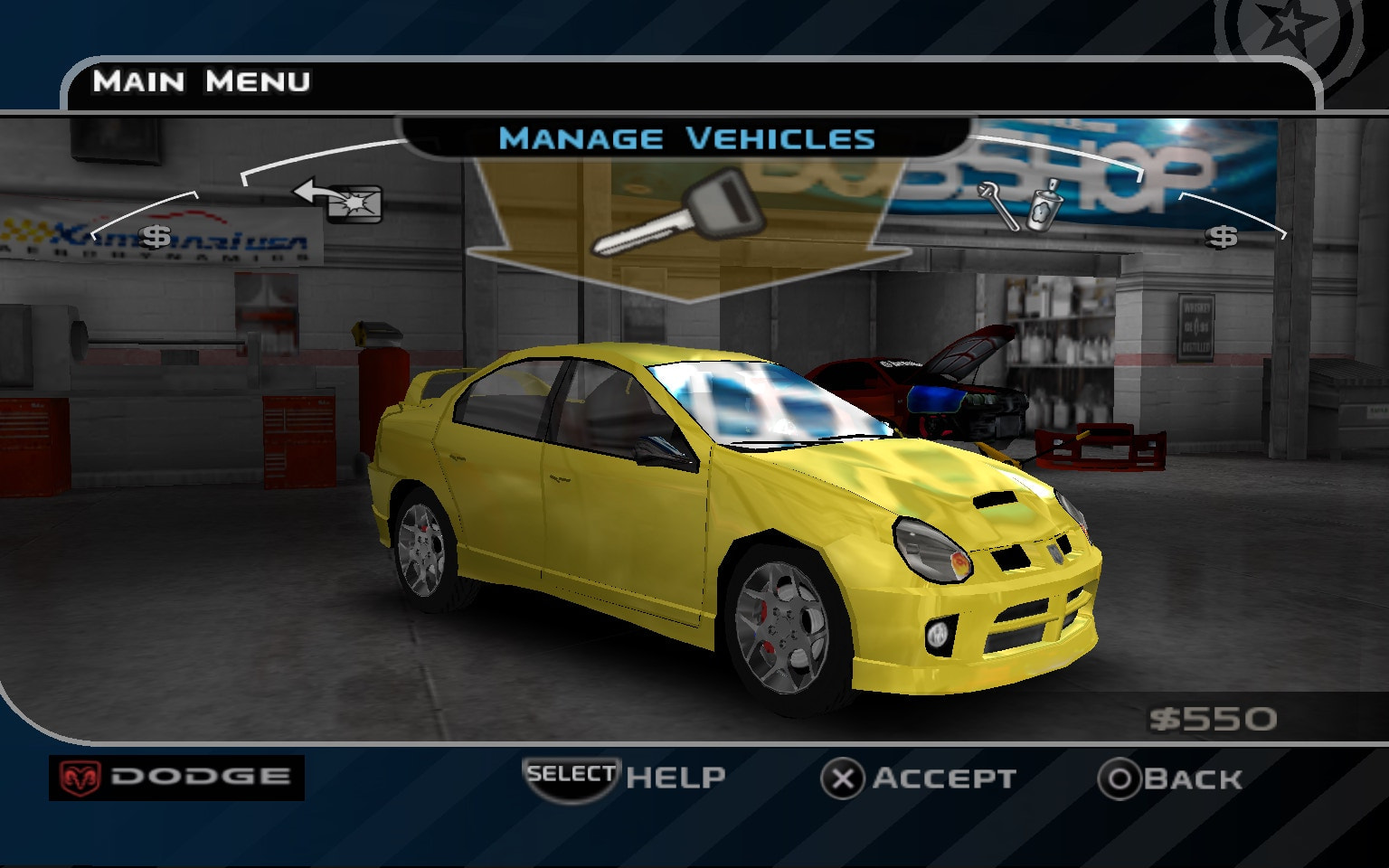Viewport: 1389px width, 868px height.
Task: Click the X Accept controller button icon
Action: (x=844, y=778)
